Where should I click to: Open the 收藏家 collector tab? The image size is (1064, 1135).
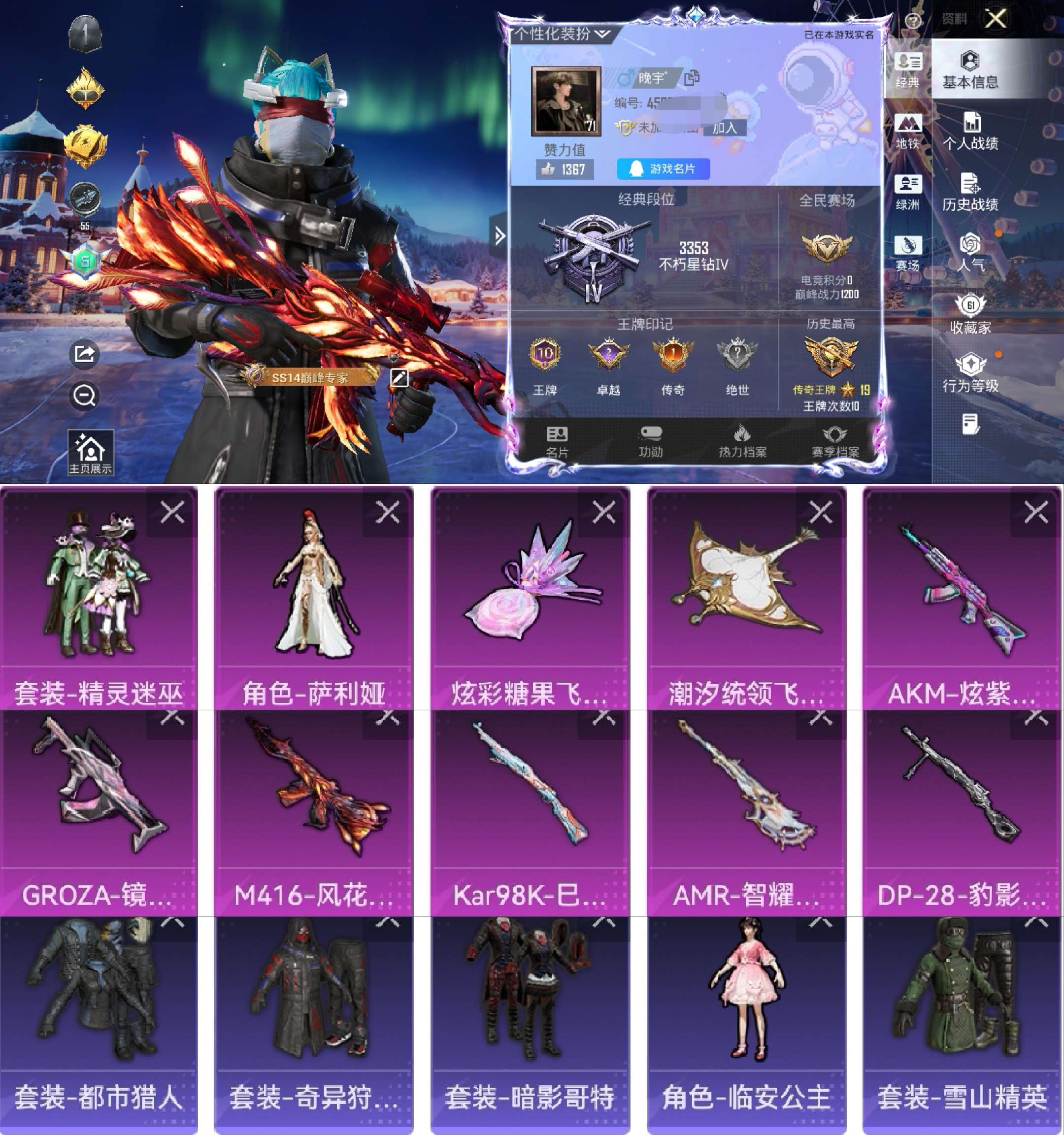point(970,313)
